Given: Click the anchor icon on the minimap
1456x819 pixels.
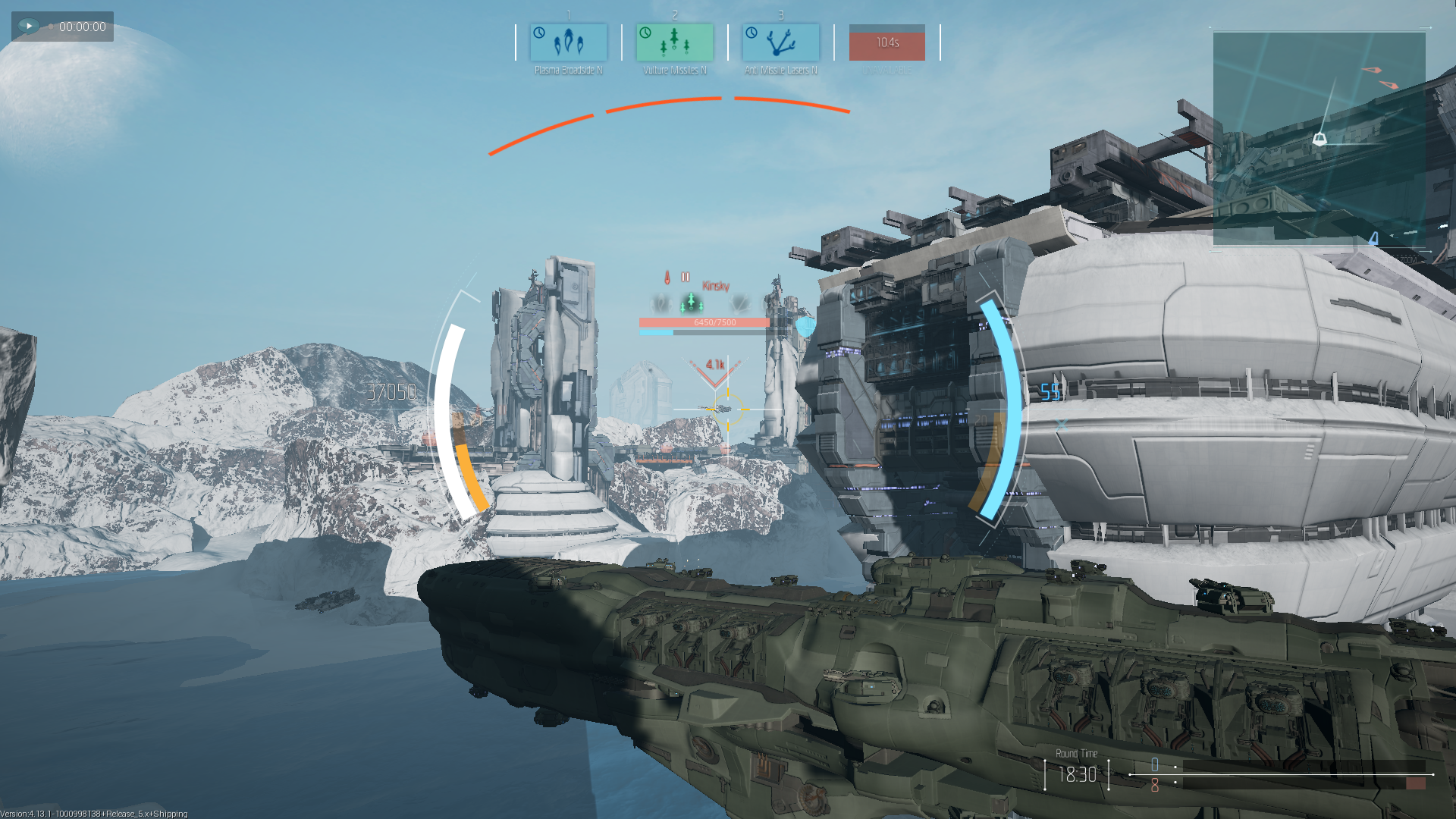Looking at the screenshot, I should 1320,139.
